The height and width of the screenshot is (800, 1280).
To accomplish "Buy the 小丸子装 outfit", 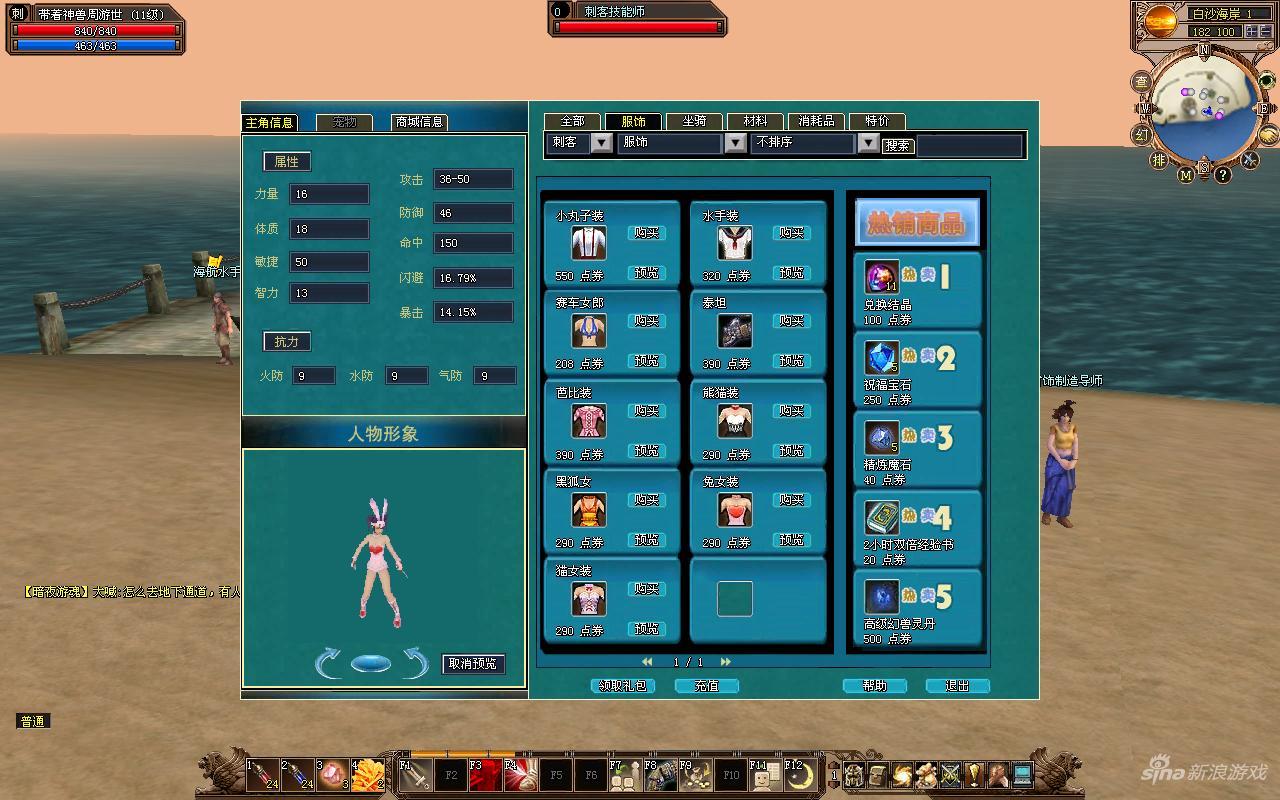I will tap(646, 233).
